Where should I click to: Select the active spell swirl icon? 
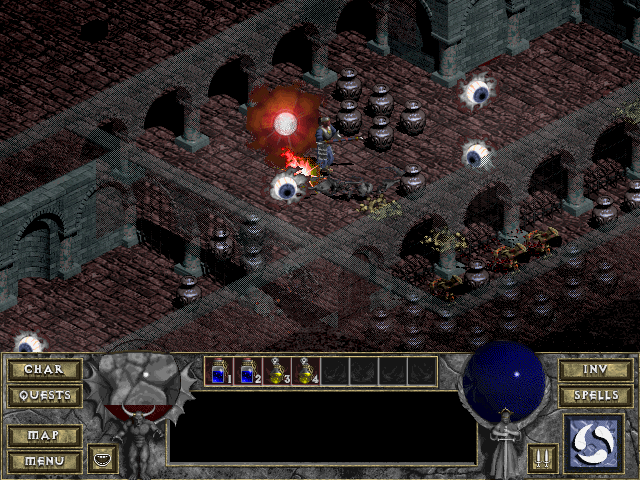point(594,443)
